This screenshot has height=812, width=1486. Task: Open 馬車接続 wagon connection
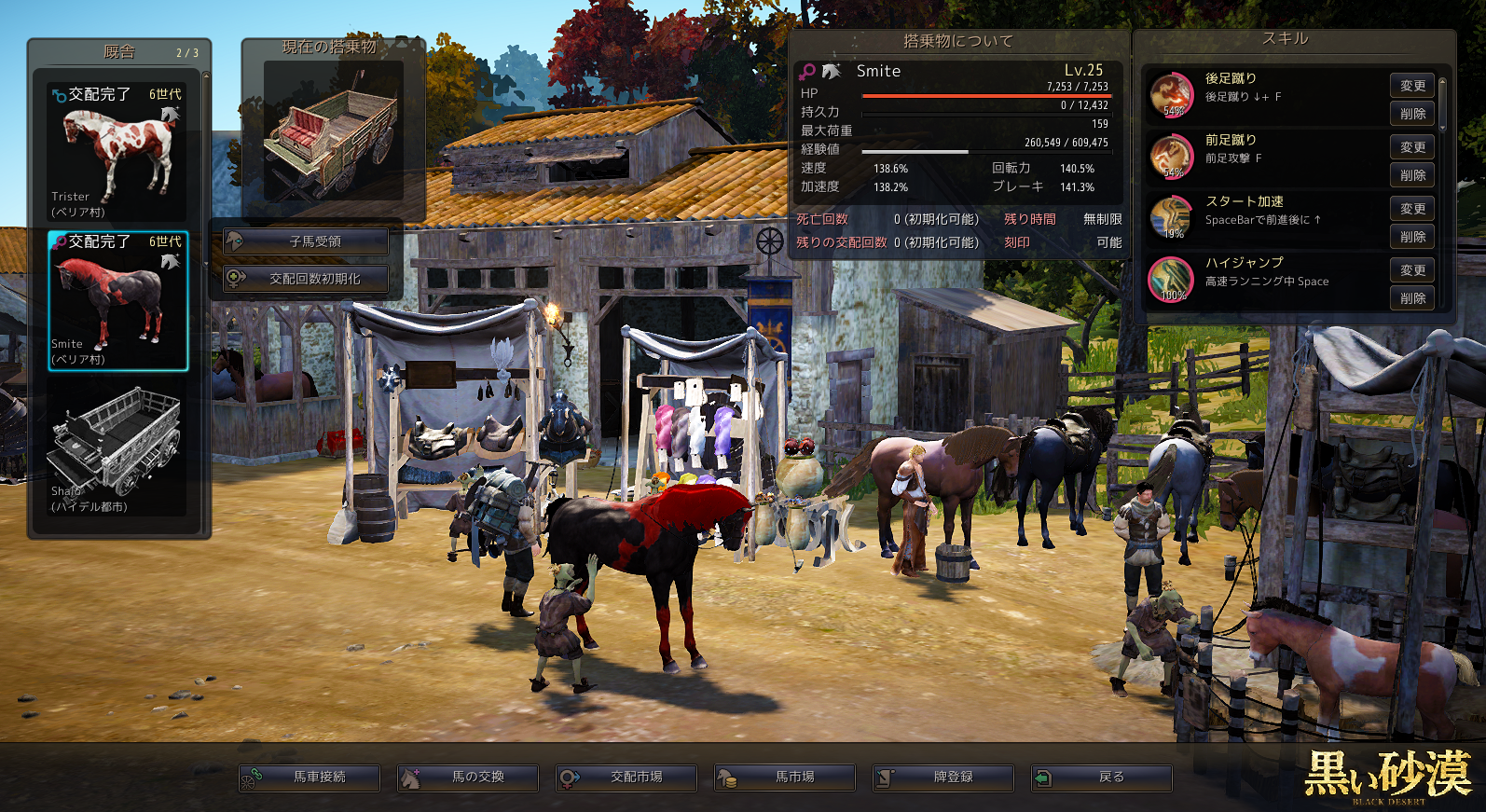(310, 778)
